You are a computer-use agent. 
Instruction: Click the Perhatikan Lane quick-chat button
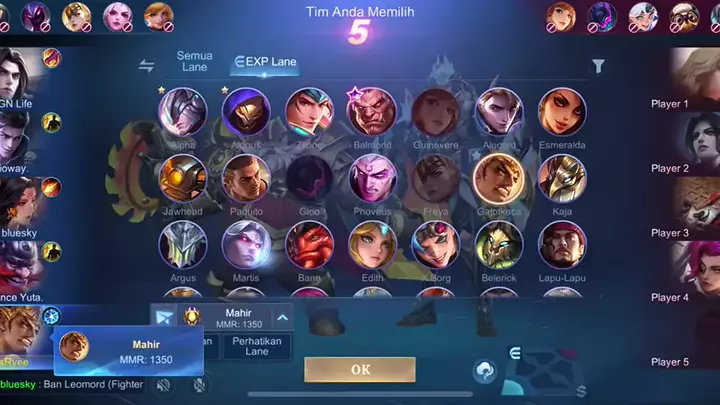(x=257, y=345)
